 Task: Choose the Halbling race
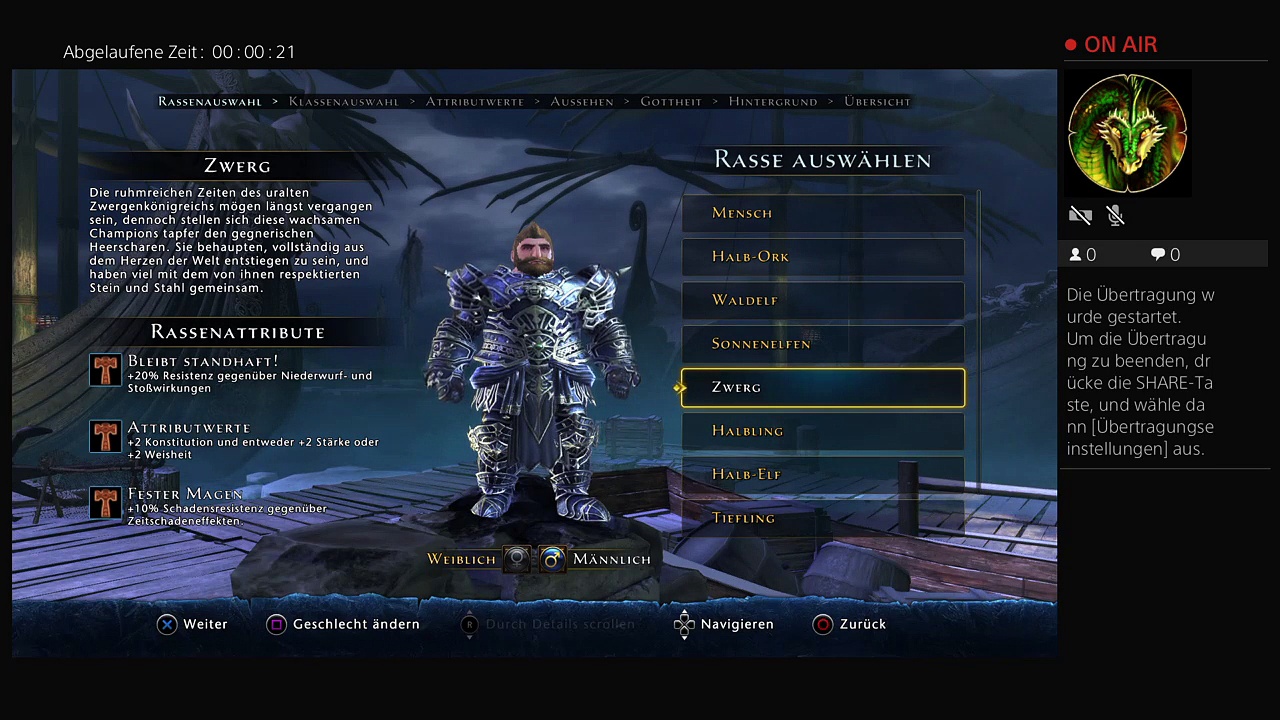[x=822, y=431]
